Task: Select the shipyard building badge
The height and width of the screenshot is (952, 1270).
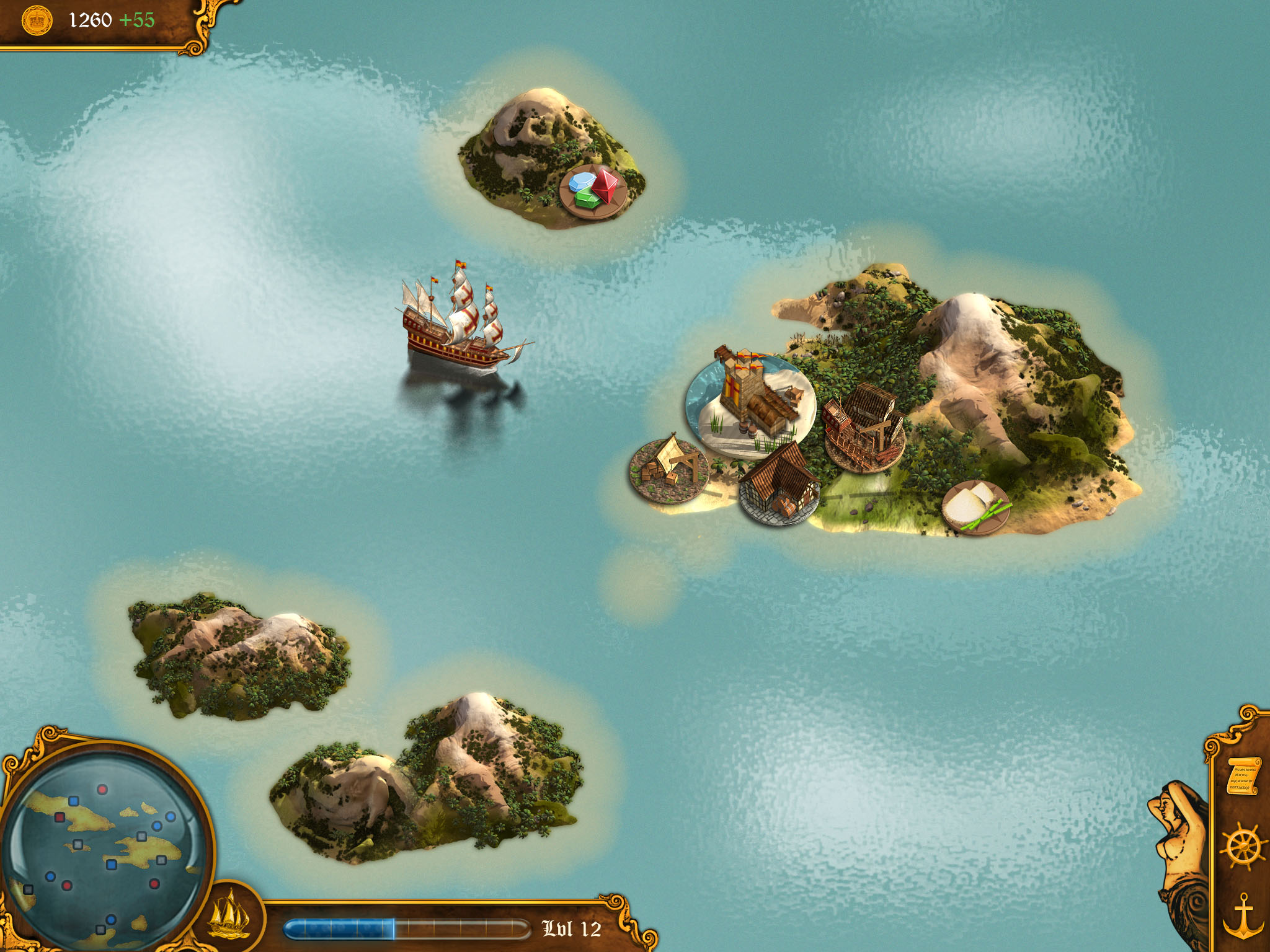Action: [864, 428]
